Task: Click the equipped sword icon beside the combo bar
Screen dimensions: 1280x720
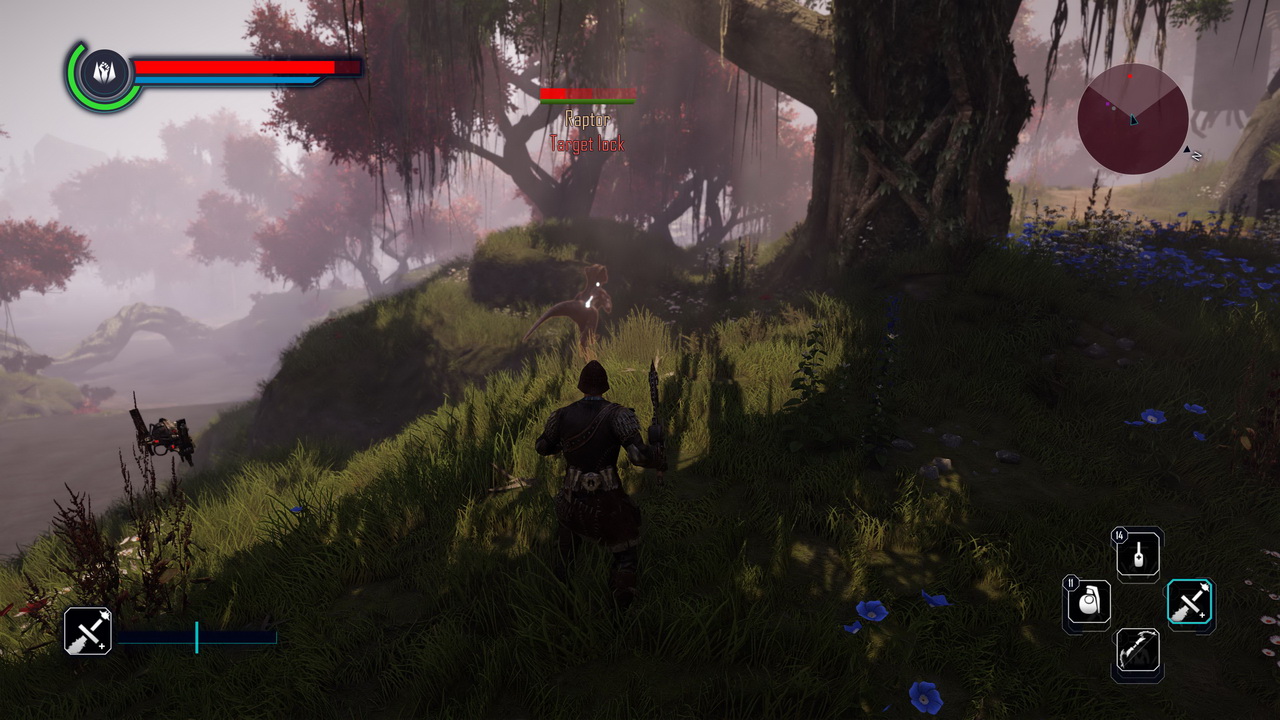Action: click(88, 631)
